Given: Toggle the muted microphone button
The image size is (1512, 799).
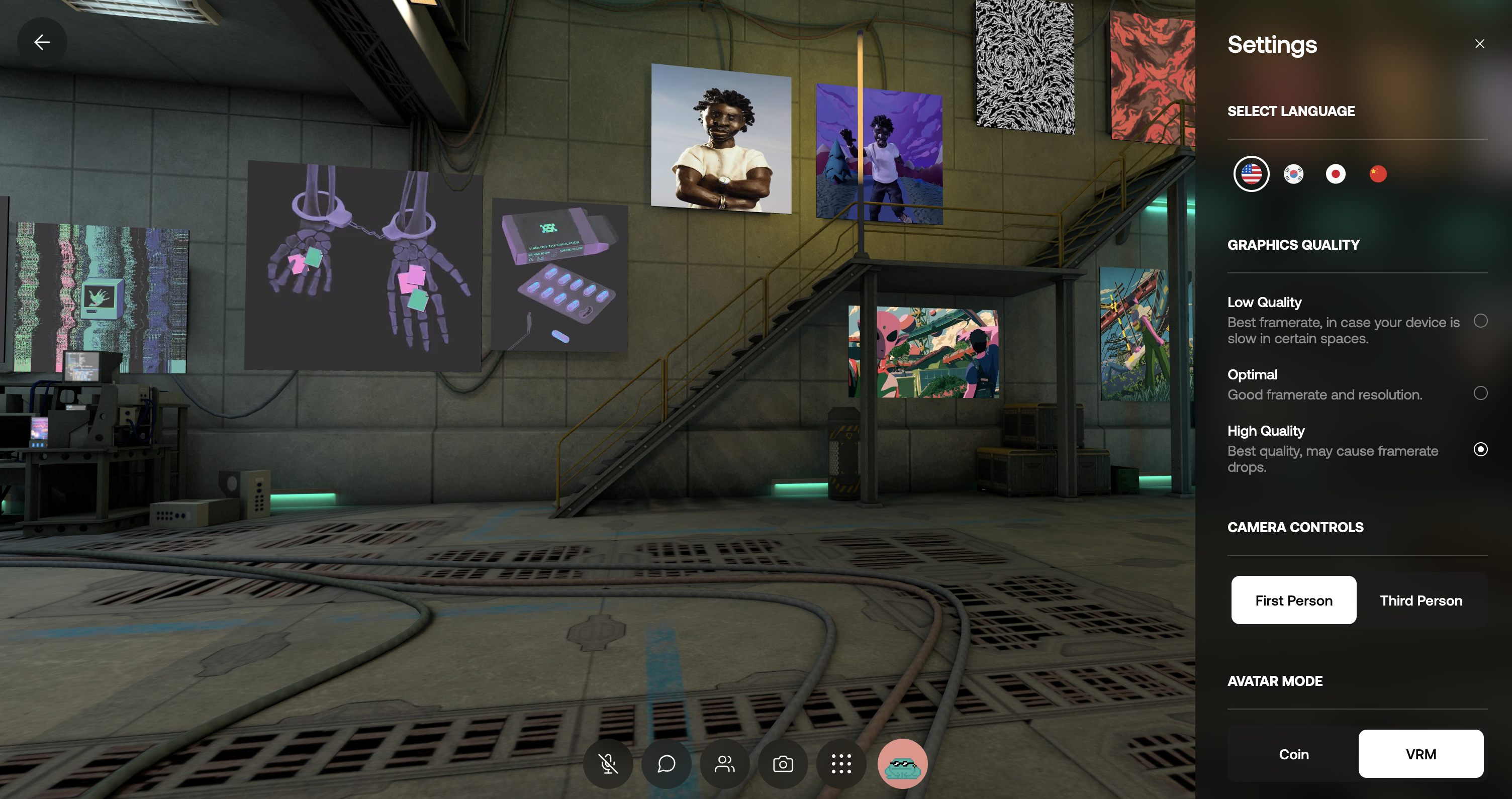Looking at the screenshot, I should (608, 764).
